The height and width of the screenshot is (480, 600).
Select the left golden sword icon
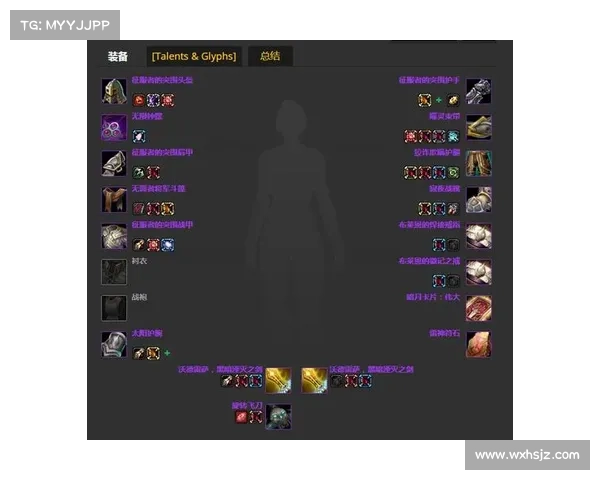coord(278,380)
